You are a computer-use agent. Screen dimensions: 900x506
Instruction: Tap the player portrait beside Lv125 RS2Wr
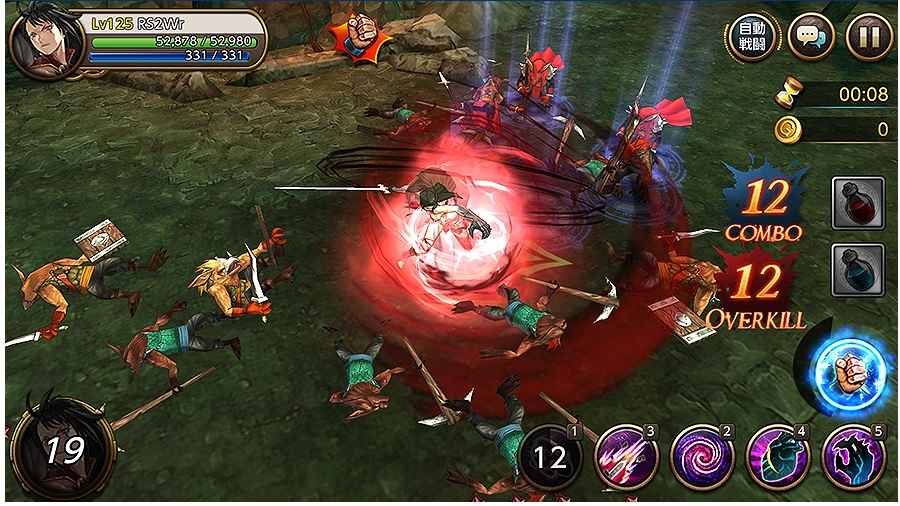(x=45, y=45)
